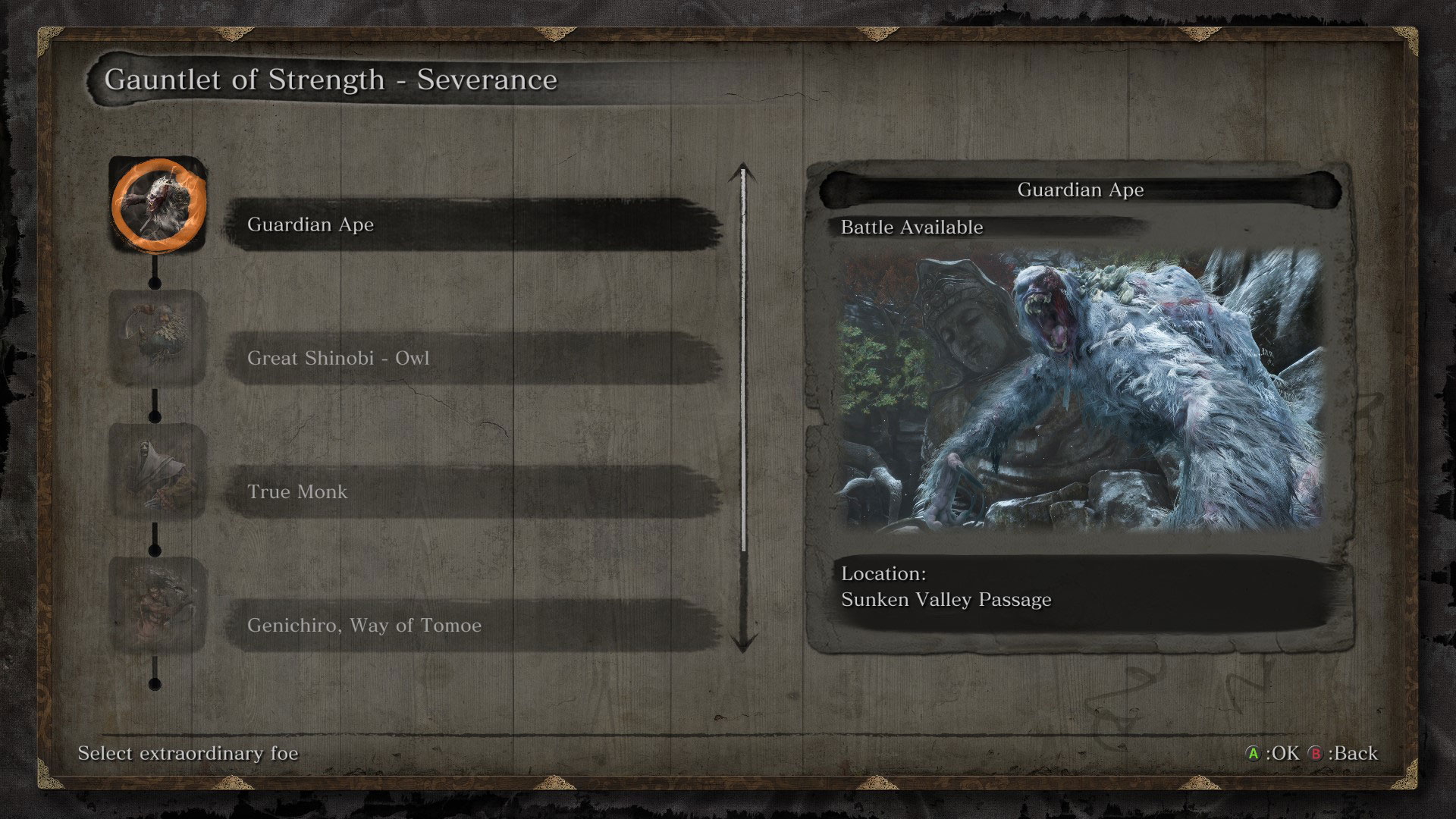Click the Genichiro portrait icon
Screen dimensions: 1456x819
[x=158, y=604]
